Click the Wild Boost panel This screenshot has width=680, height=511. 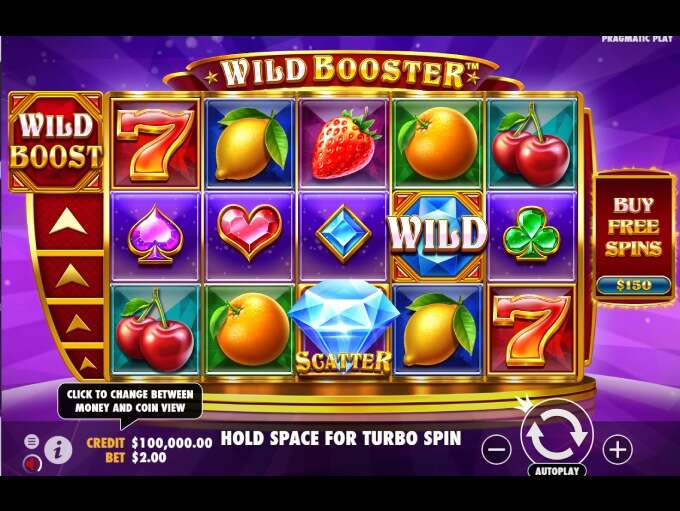pos(55,141)
